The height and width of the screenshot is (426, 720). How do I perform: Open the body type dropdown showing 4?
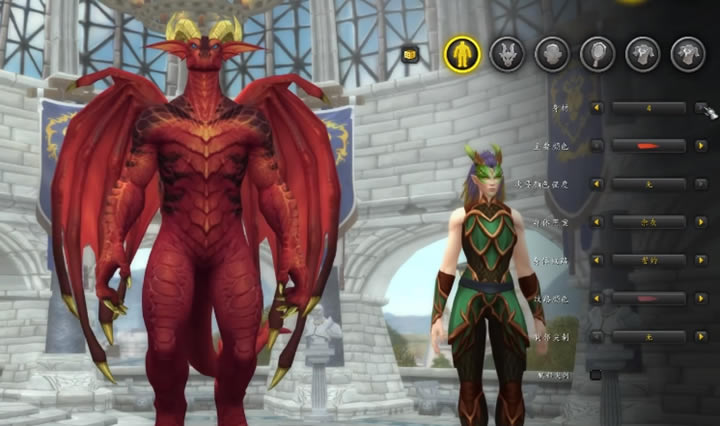(x=648, y=108)
